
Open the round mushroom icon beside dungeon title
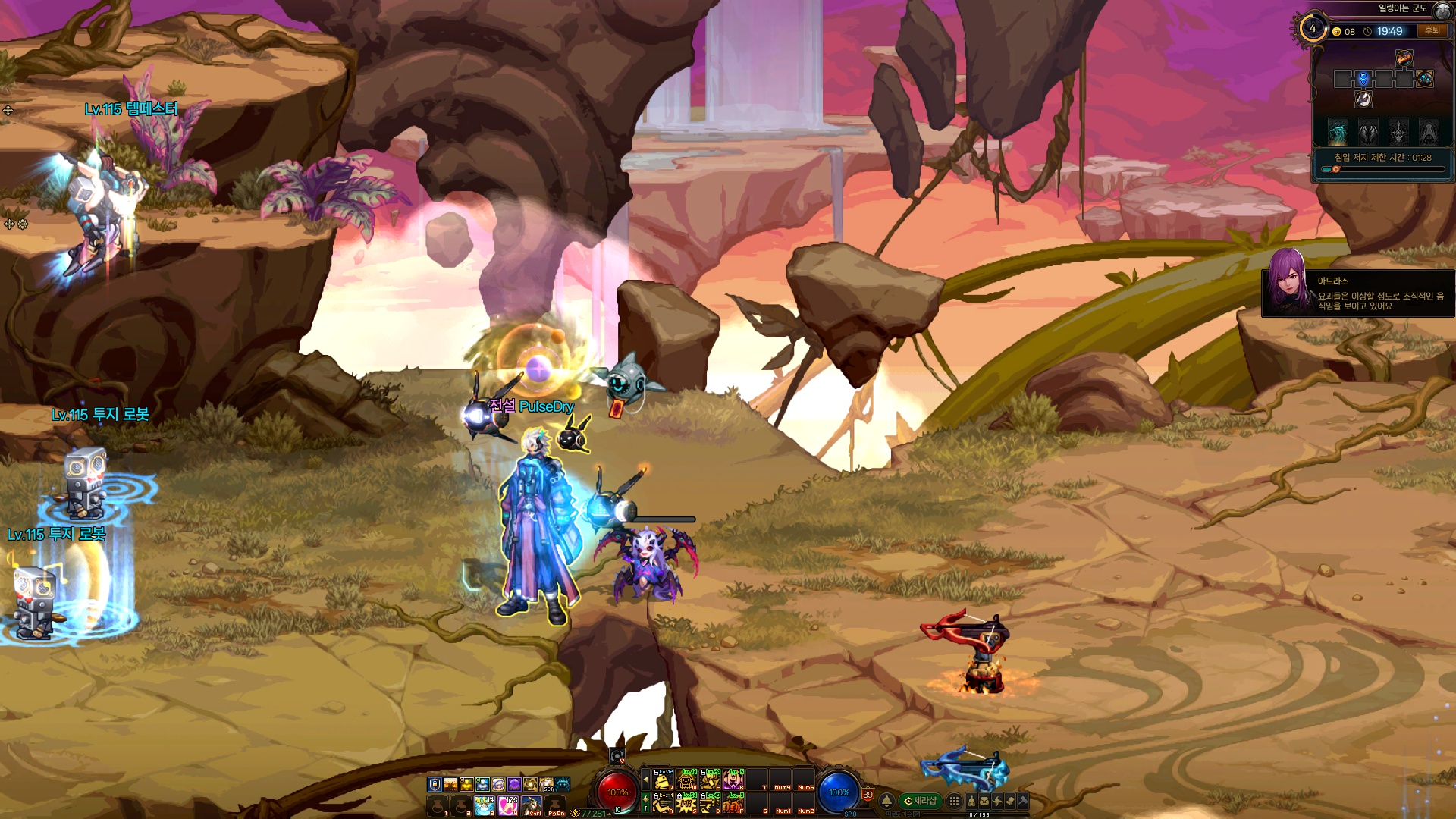(x=1442, y=10)
